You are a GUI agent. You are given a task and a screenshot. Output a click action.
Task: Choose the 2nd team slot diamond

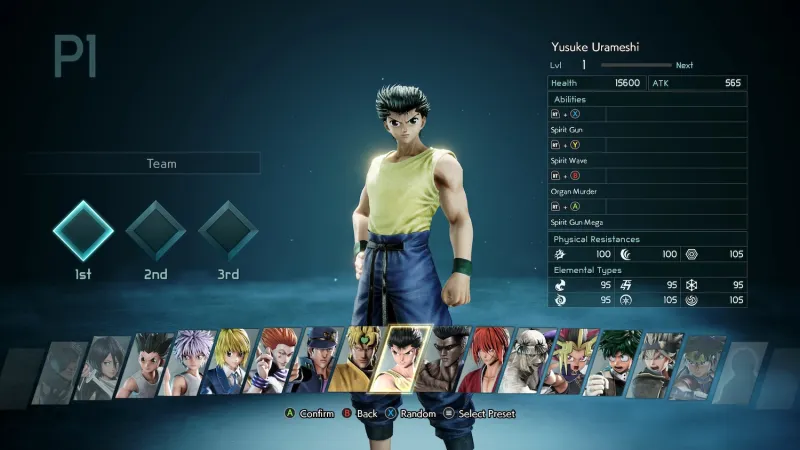click(155, 231)
